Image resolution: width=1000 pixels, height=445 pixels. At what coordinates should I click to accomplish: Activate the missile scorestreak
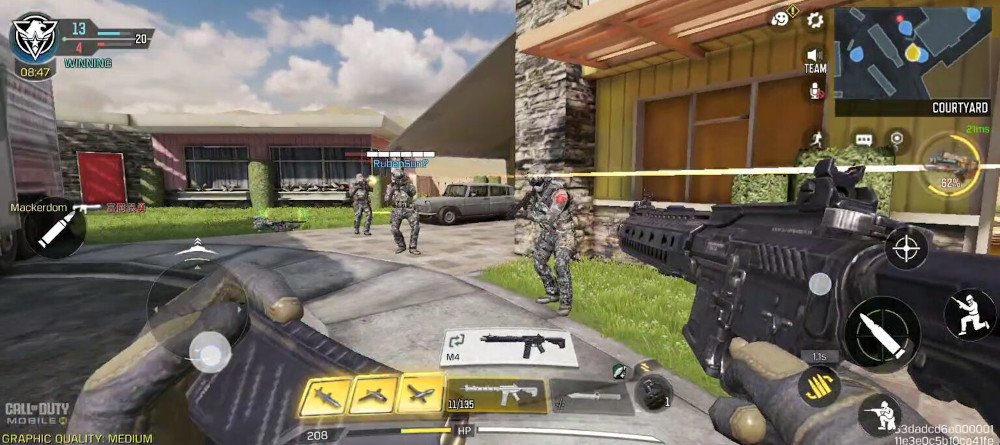tap(327, 395)
